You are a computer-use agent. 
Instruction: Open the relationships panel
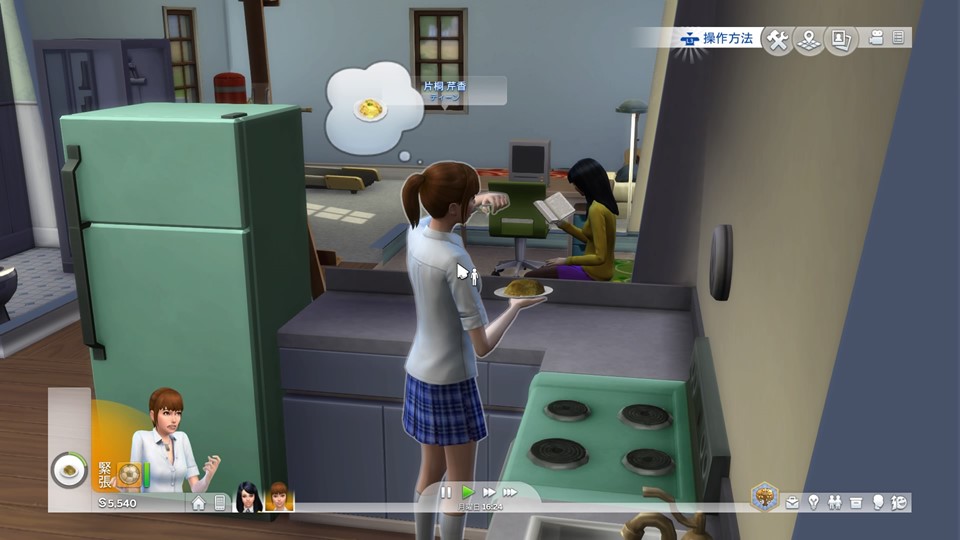(834, 503)
